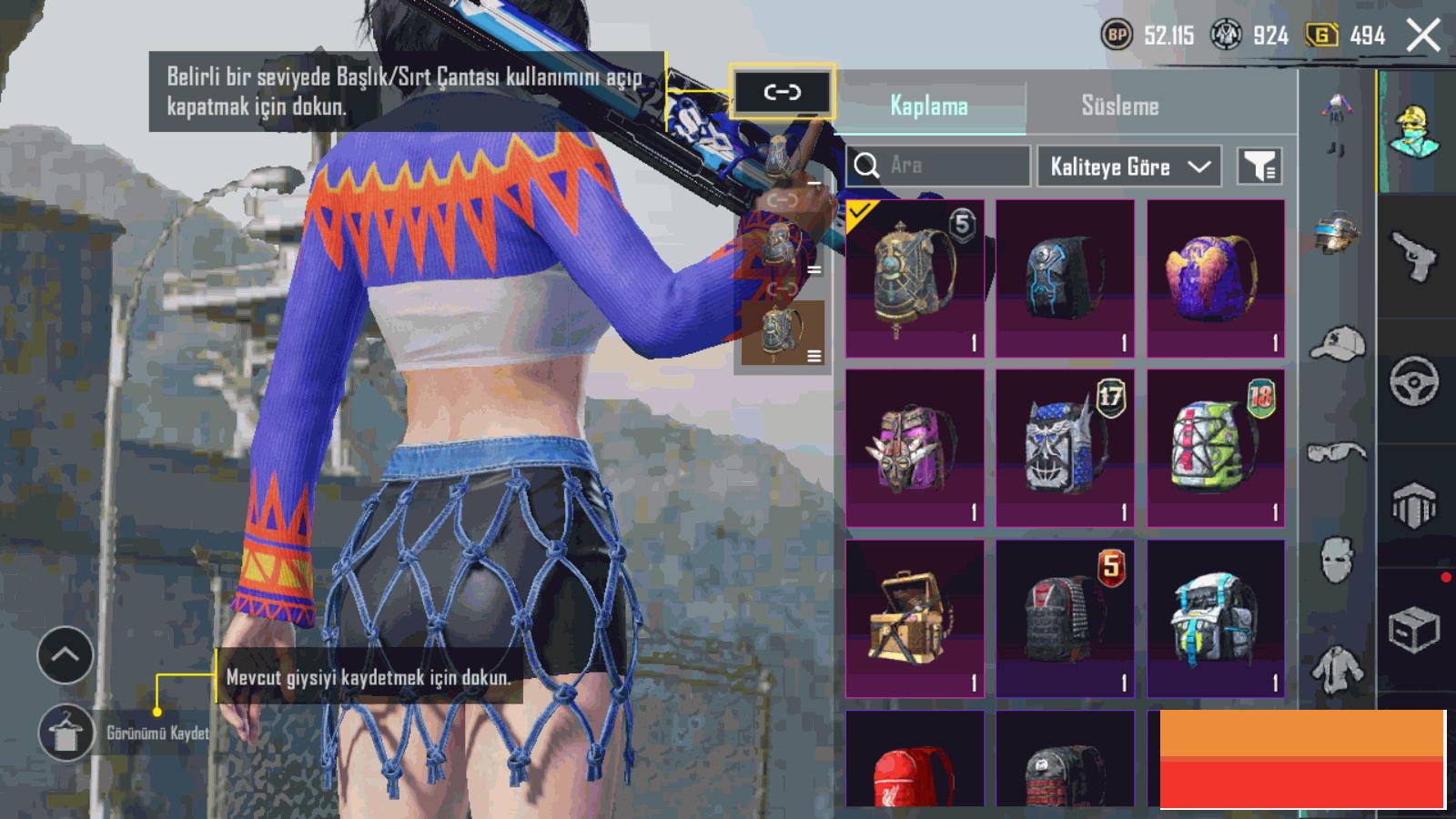Toggle the highlighted chain-link button
Viewport: 1456px width, 819px height.
782,92
